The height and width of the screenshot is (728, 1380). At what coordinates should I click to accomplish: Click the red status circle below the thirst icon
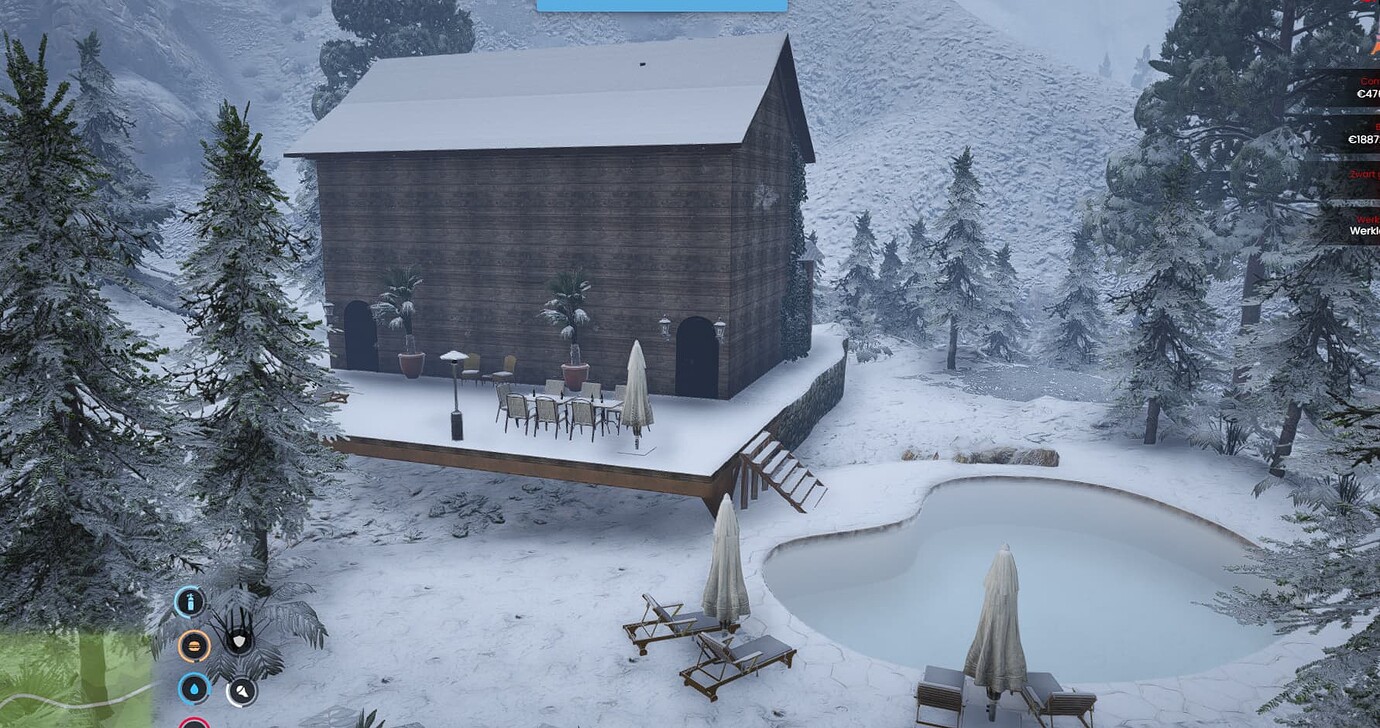pos(195,723)
